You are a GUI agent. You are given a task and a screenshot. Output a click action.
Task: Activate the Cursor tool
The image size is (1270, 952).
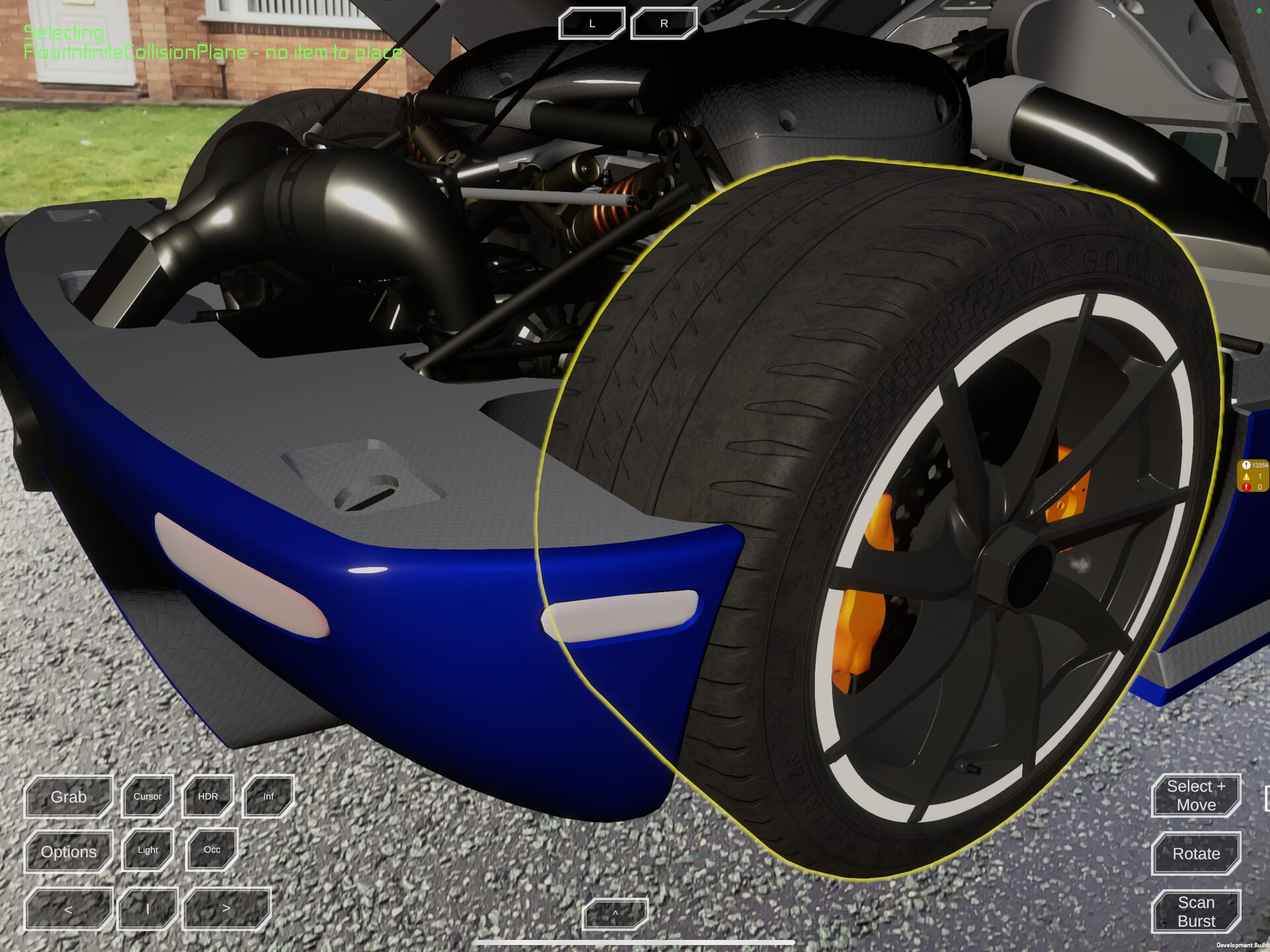click(x=147, y=797)
